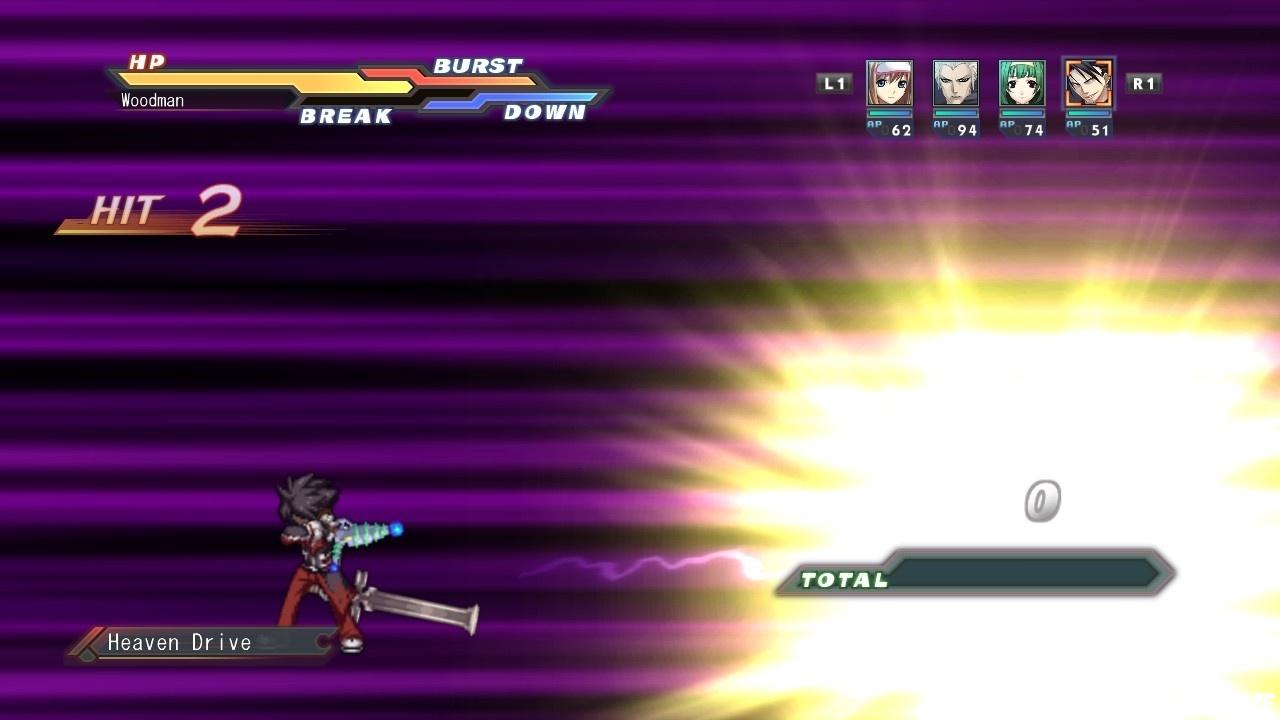
Task: Toggle the BREAK gauge indicator
Action: (345, 116)
